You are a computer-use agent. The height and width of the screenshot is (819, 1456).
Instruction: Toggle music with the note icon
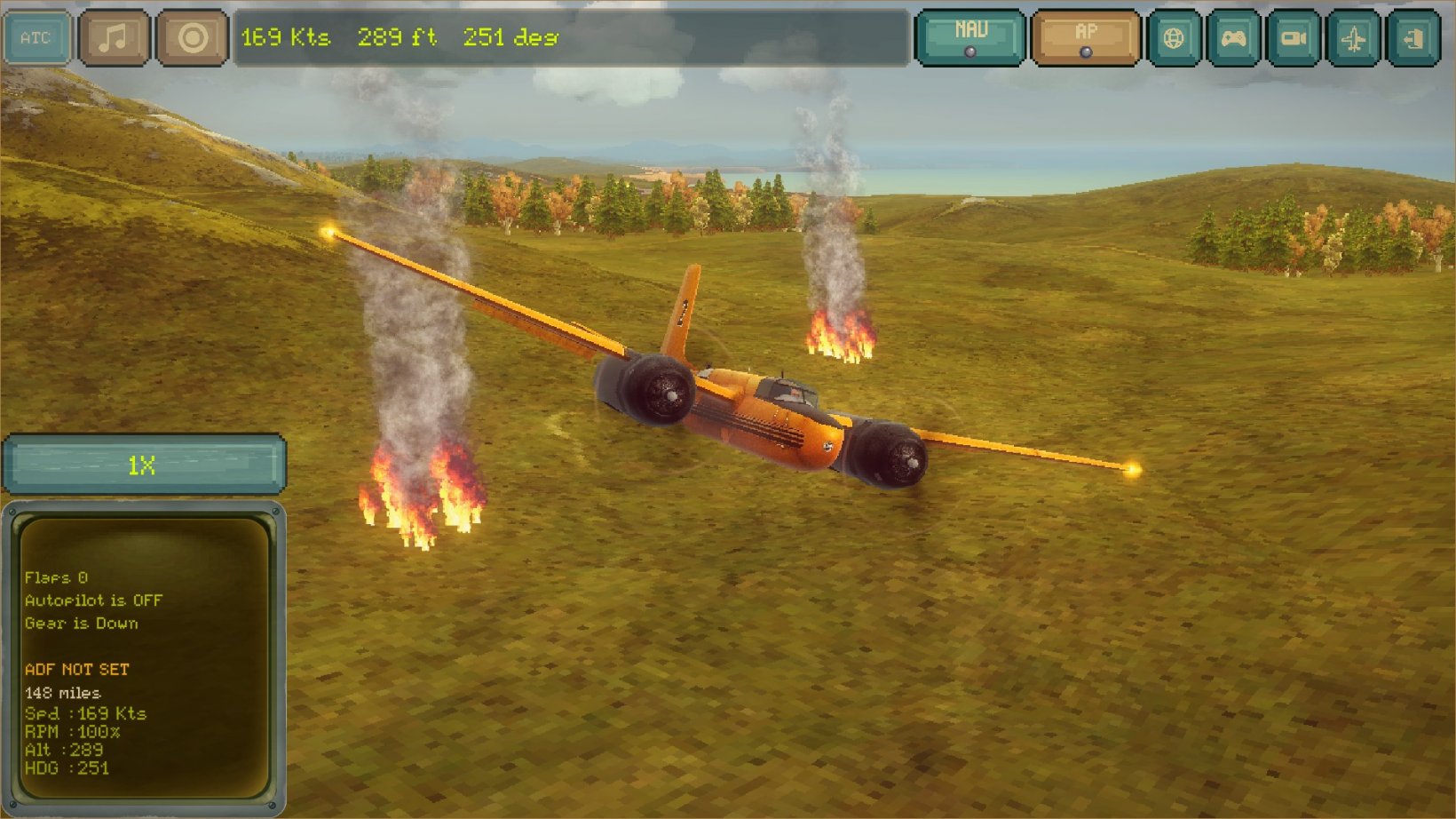pos(114,37)
